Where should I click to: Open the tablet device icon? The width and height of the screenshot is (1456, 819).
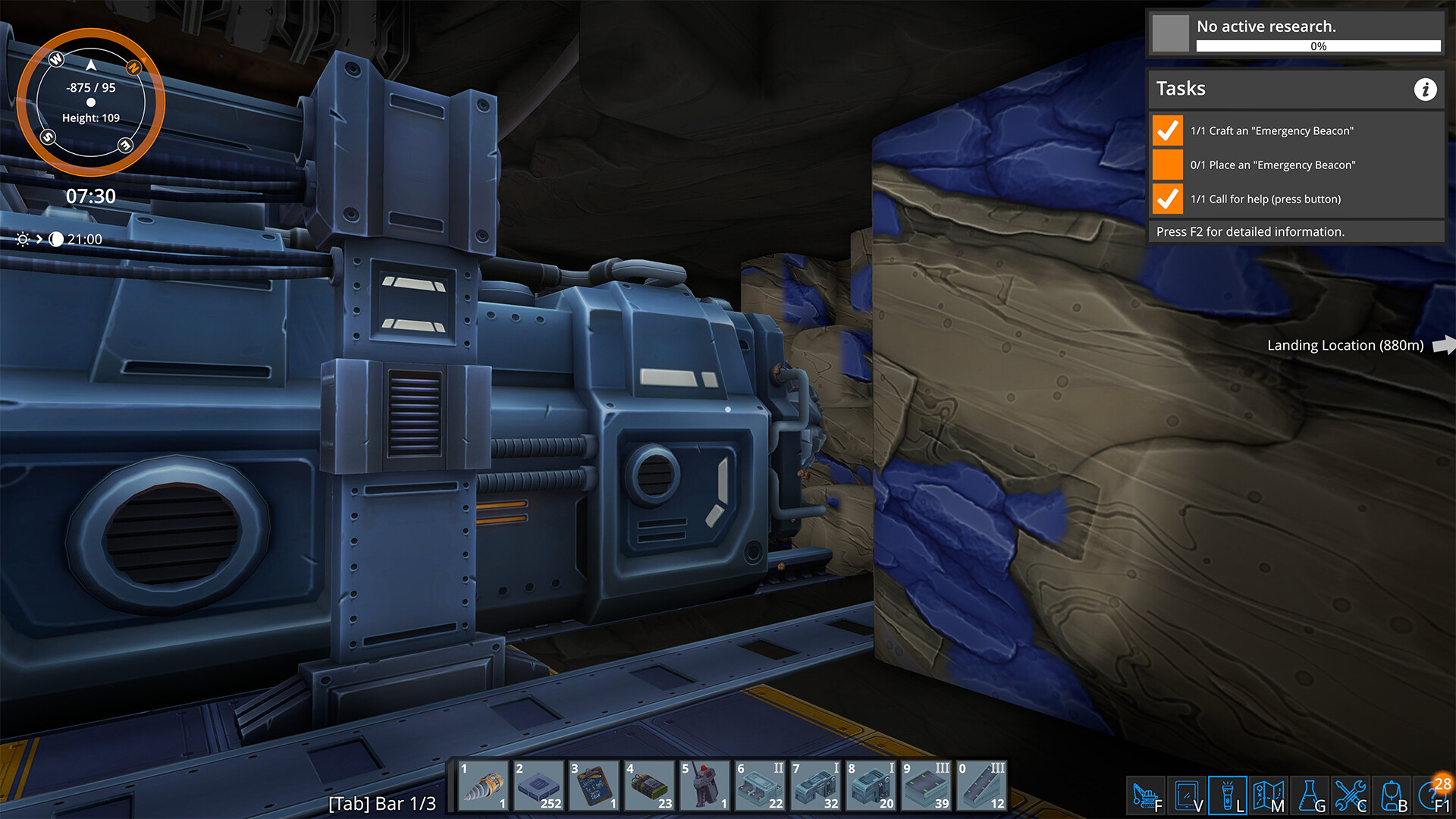point(1187,796)
